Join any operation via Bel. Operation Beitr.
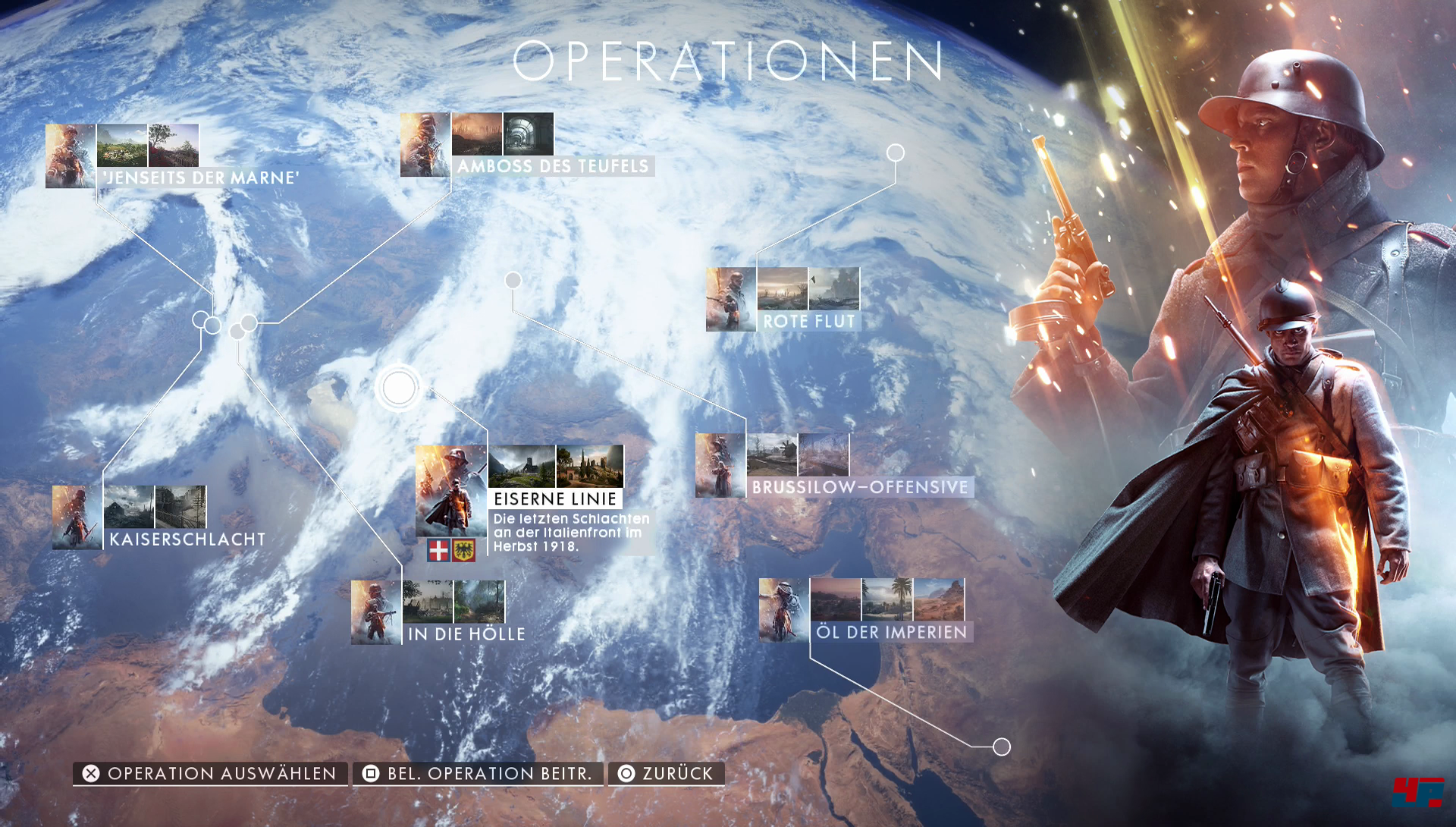This screenshot has height=827, width=1456. (479, 773)
